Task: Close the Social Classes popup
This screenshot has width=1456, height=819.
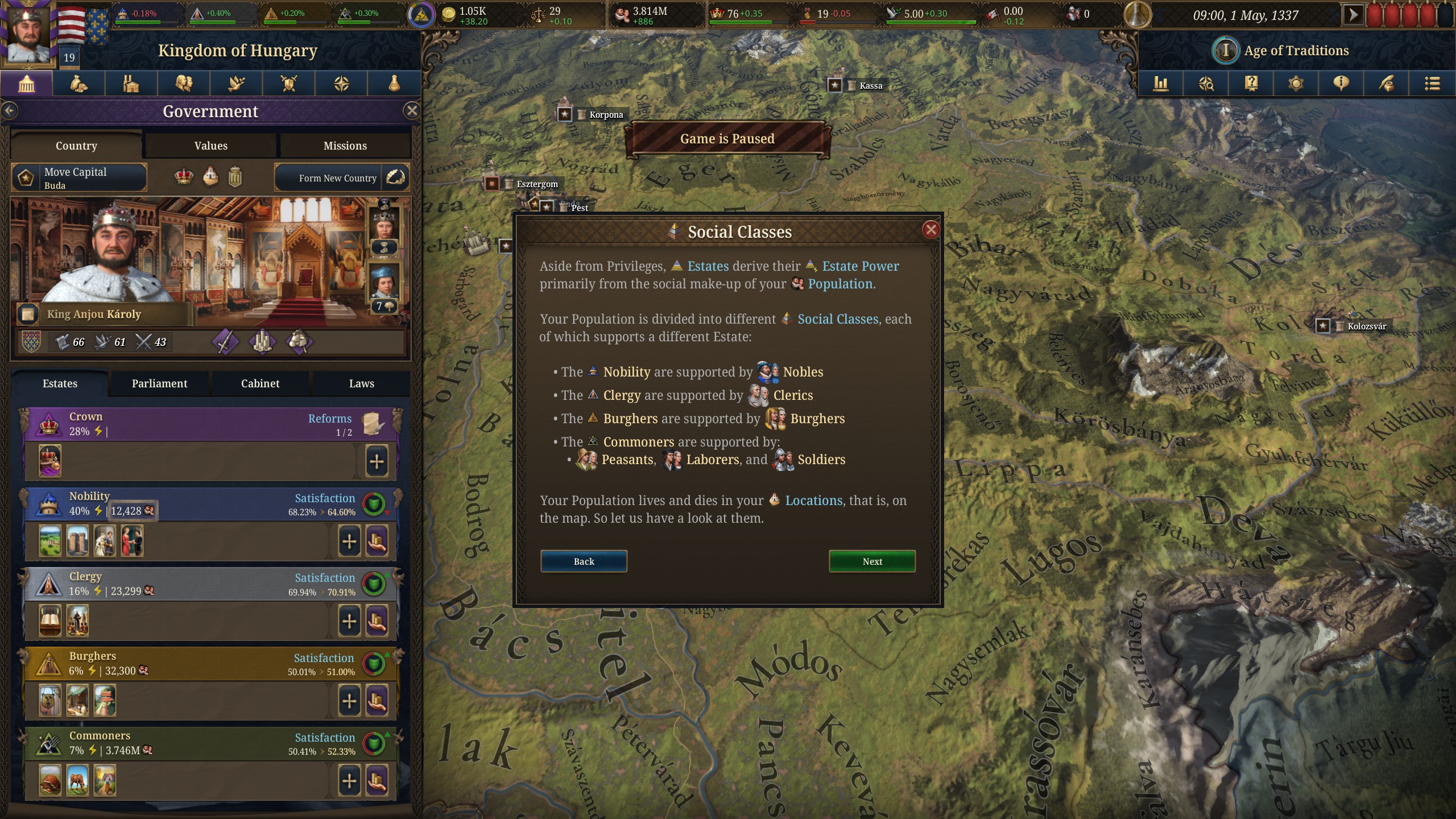Action: [x=930, y=230]
